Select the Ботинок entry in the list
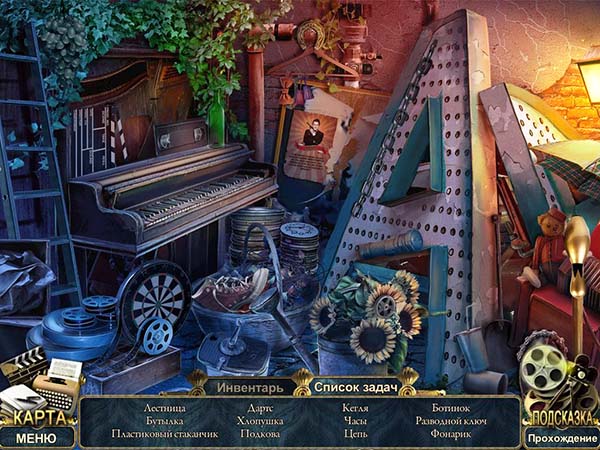 coord(450,408)
